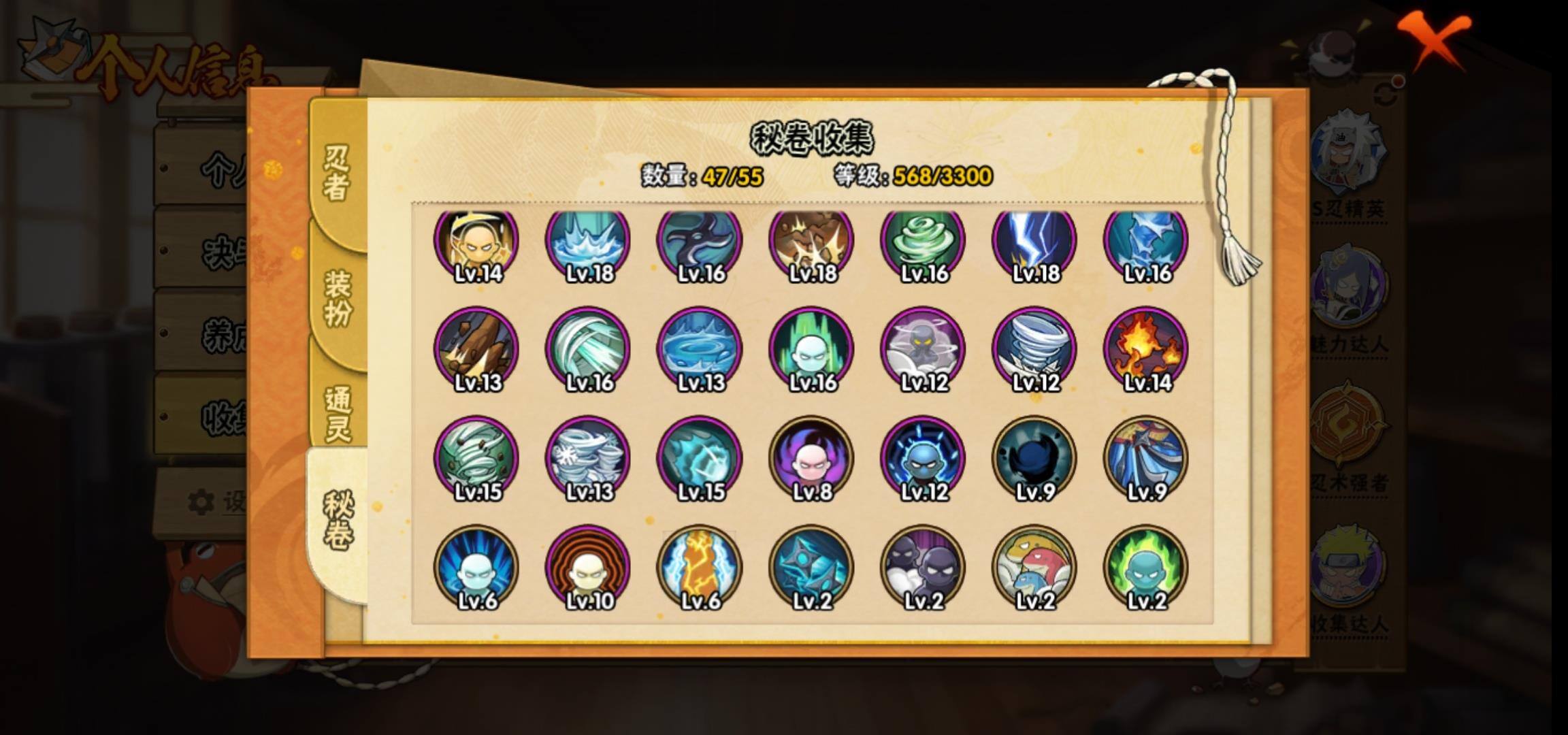Switch to the 忍者 tab
The image size is (1568, 735).
(337, 174)
